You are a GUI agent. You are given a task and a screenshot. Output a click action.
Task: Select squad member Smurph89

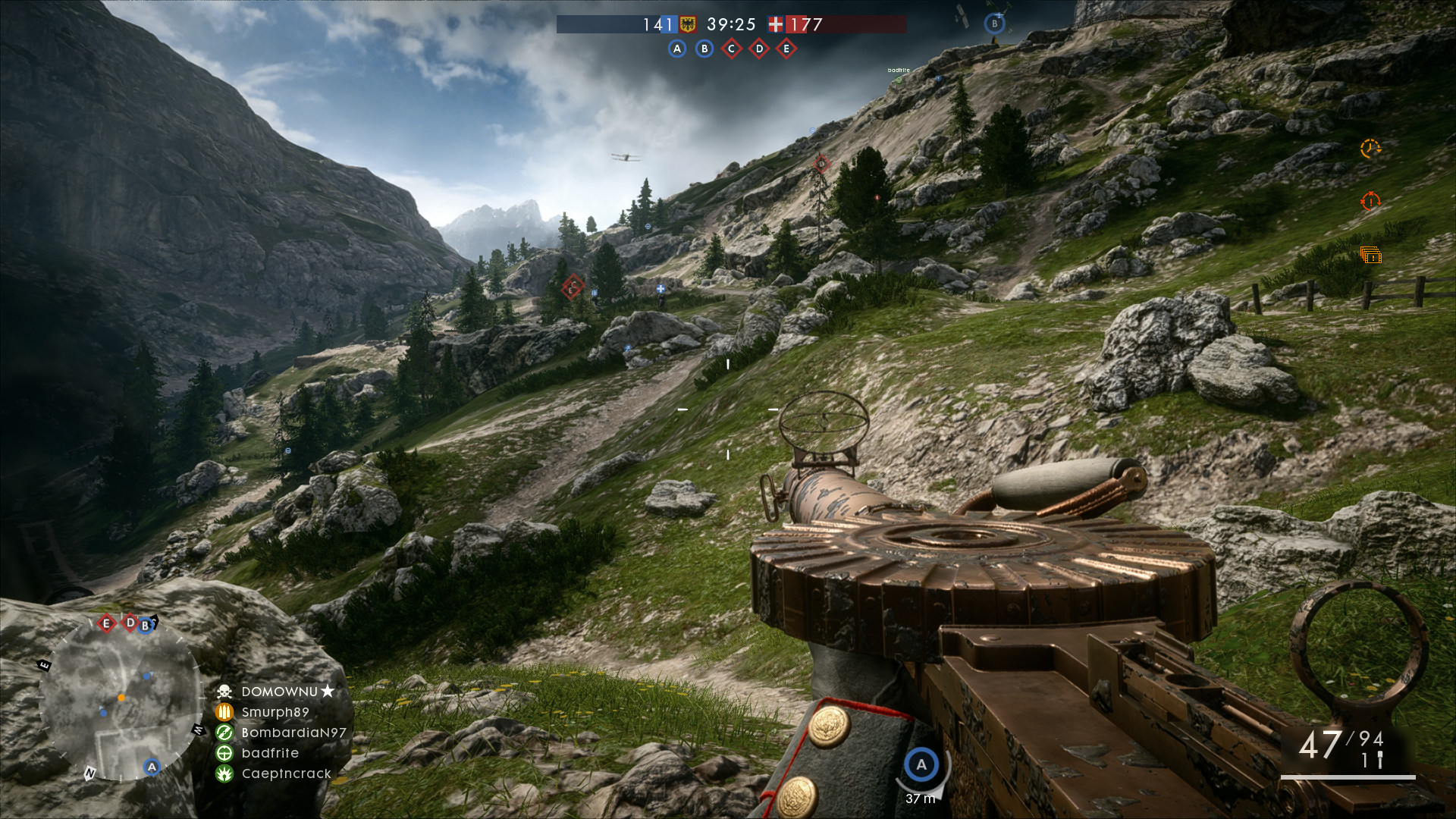[x=275, y=712]
